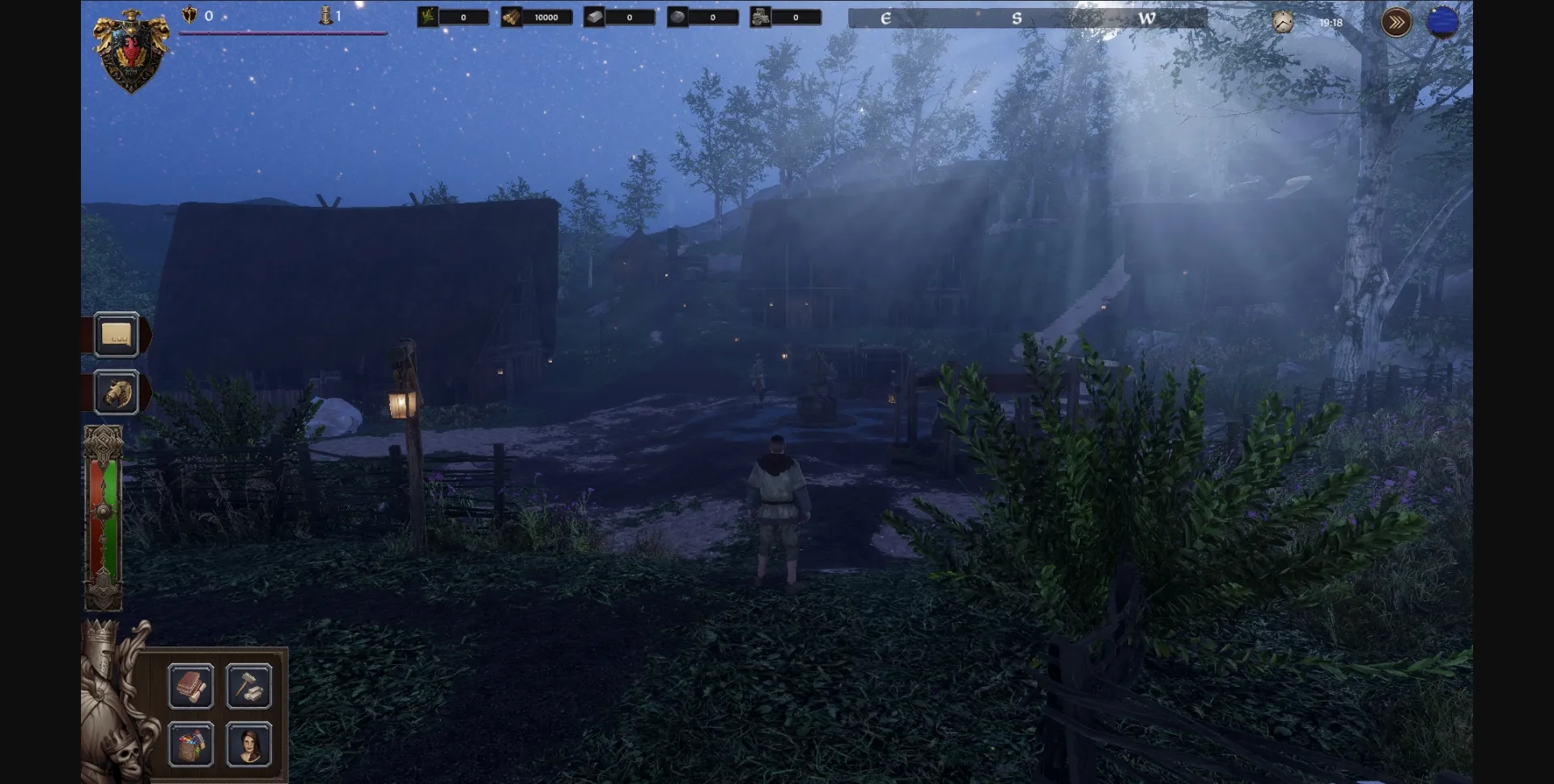The image size is (1554, 784).
Task: Open the LOG tablet panel on the left
Action: tap(116, 335)
